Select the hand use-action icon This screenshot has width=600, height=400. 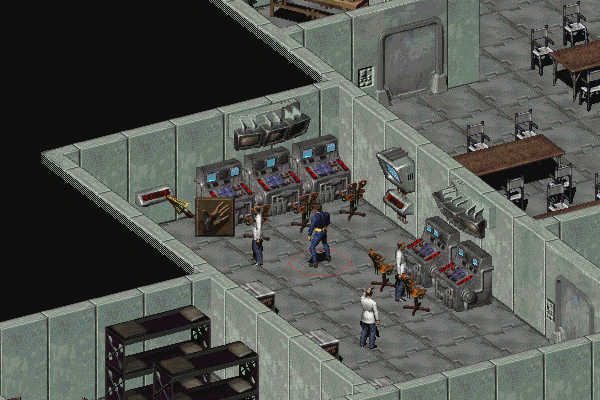point(214,217)
